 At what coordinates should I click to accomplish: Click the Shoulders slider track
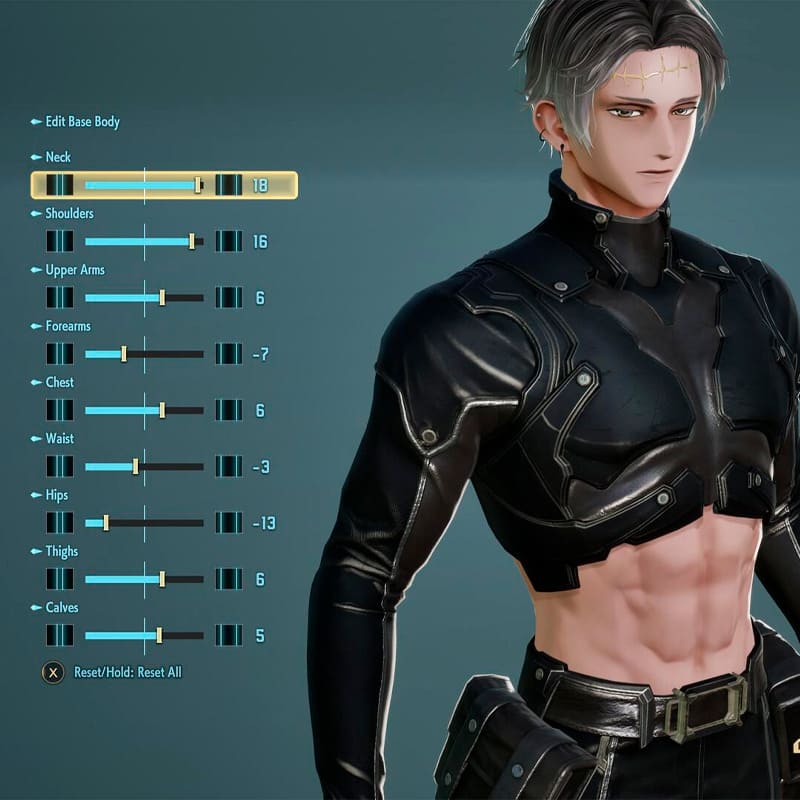144,241
